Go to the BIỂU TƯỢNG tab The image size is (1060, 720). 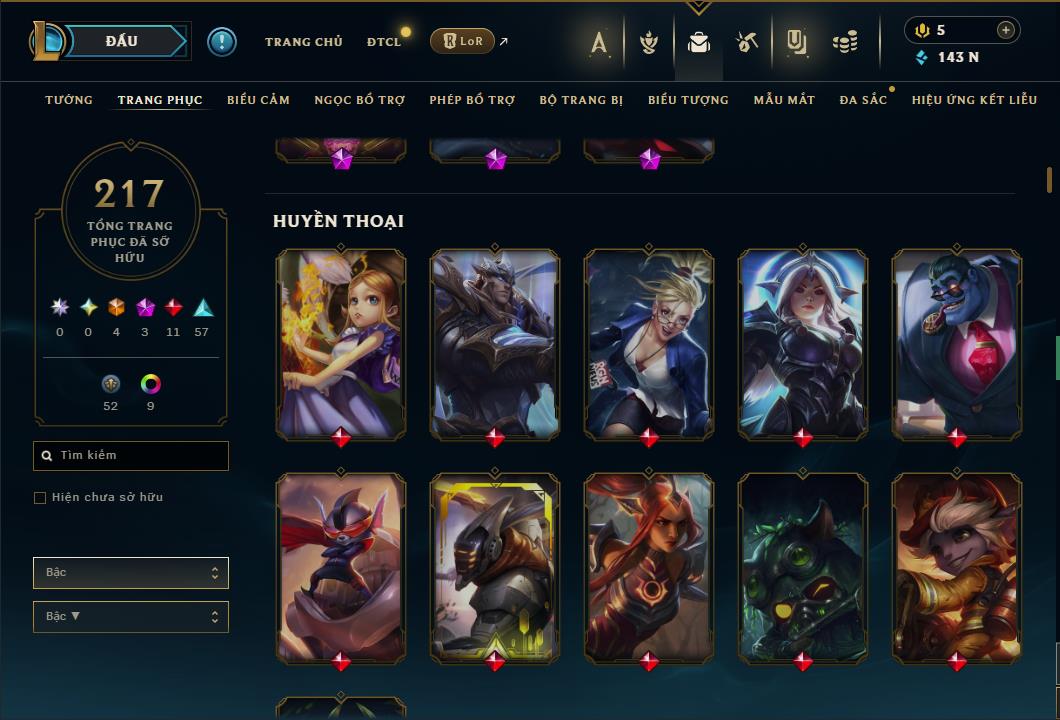click(x=688, y=100)
